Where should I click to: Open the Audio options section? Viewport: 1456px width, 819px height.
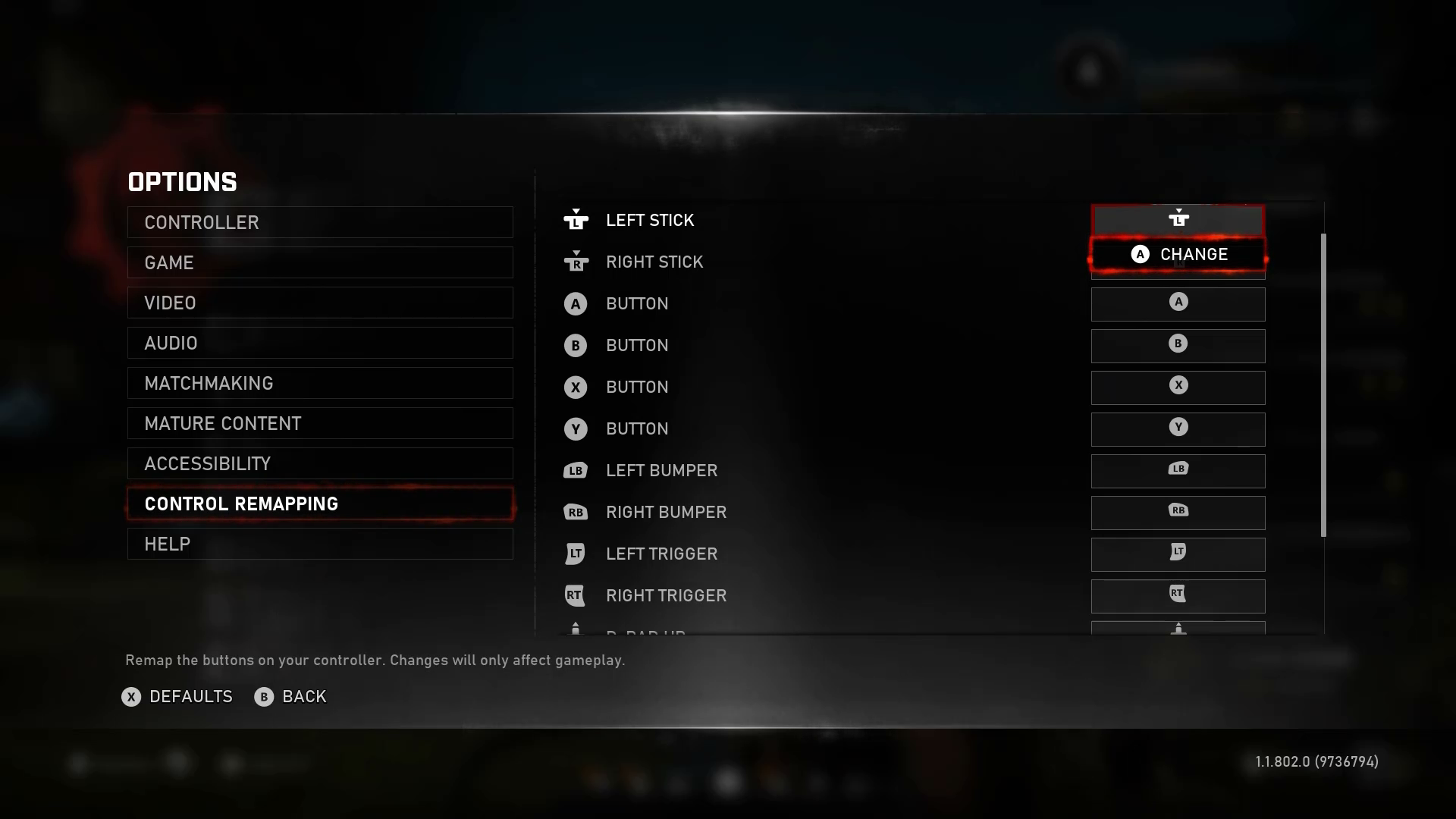click(x=319, y=343)
